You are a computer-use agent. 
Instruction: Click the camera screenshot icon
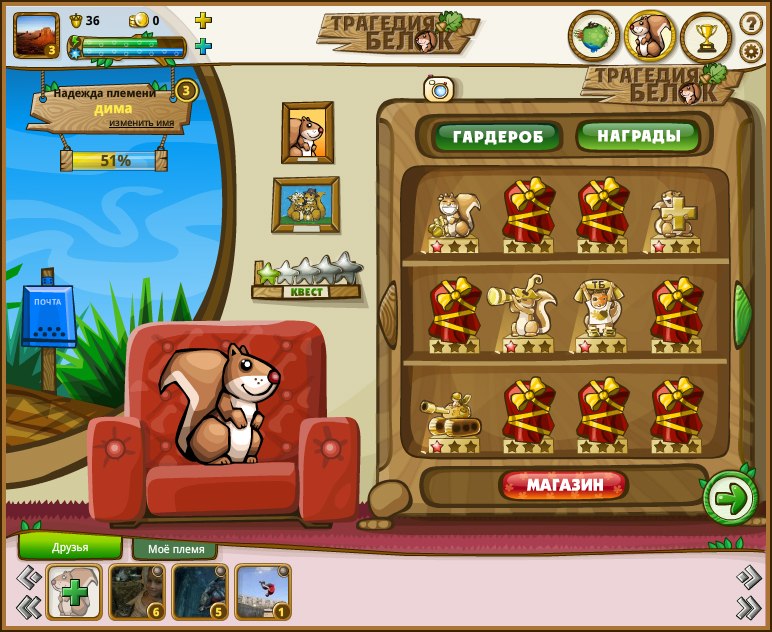point(438,89)
